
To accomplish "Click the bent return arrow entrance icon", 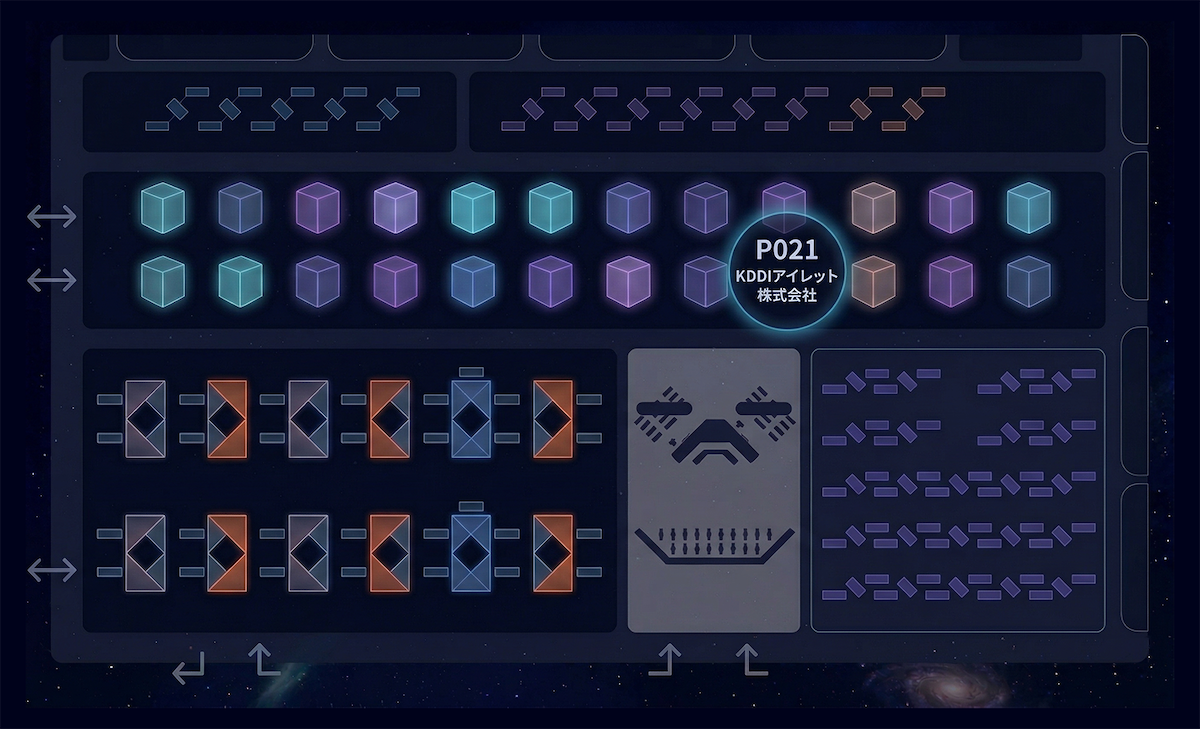I will click(188, 666).
